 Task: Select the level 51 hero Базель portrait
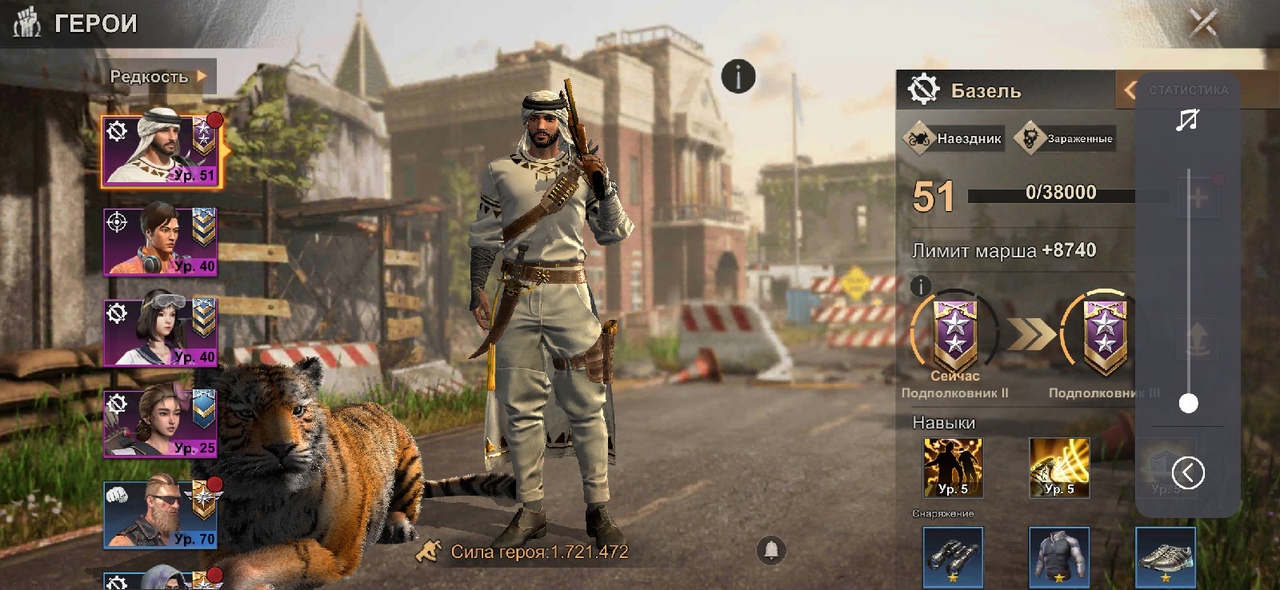(160, 151)
